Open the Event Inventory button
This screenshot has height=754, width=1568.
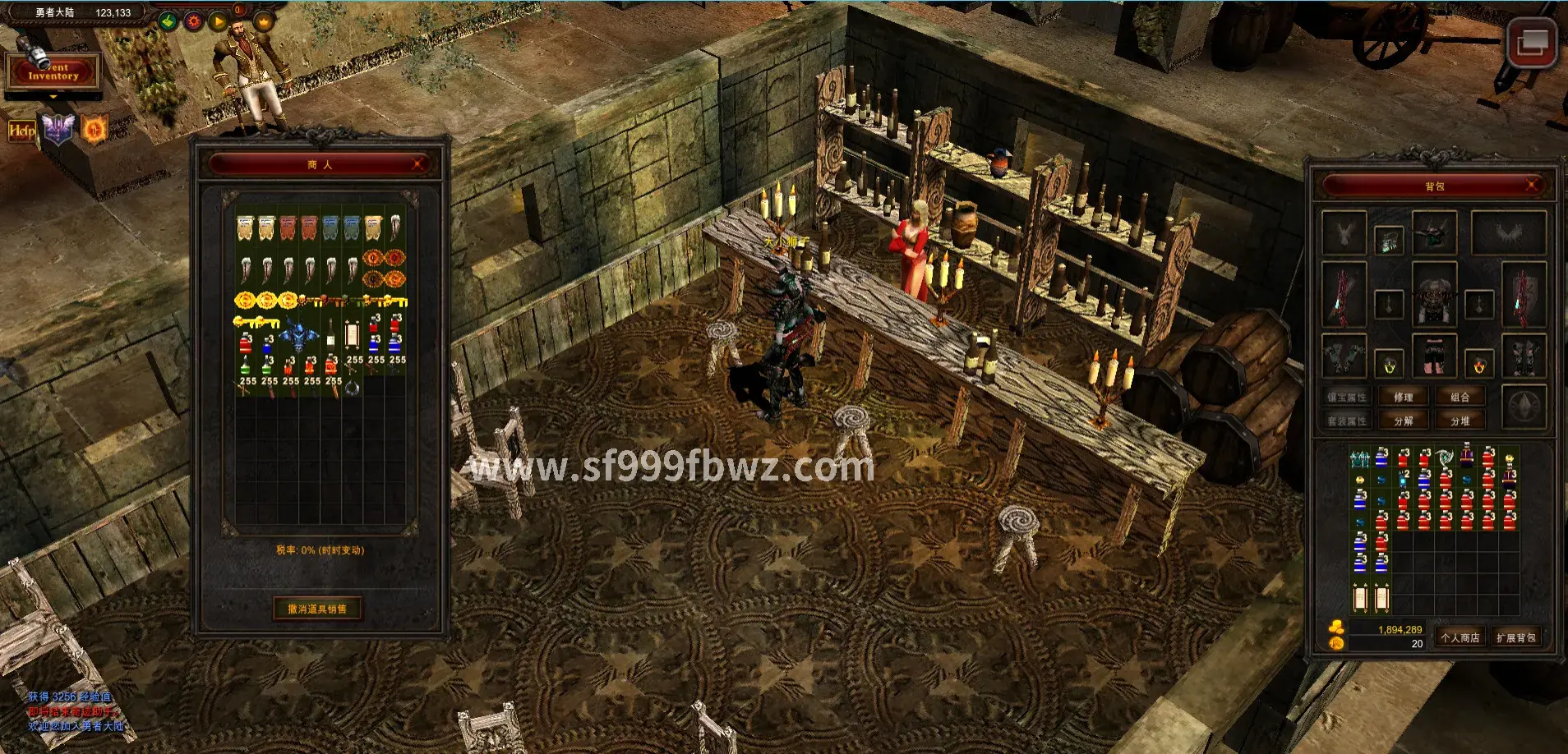pos(53,72)
